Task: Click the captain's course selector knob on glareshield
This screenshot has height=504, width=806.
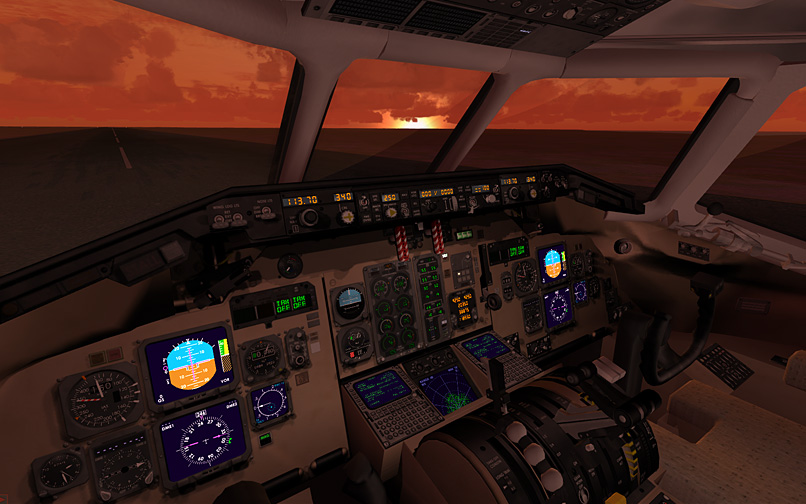Action: pos(309,217)
